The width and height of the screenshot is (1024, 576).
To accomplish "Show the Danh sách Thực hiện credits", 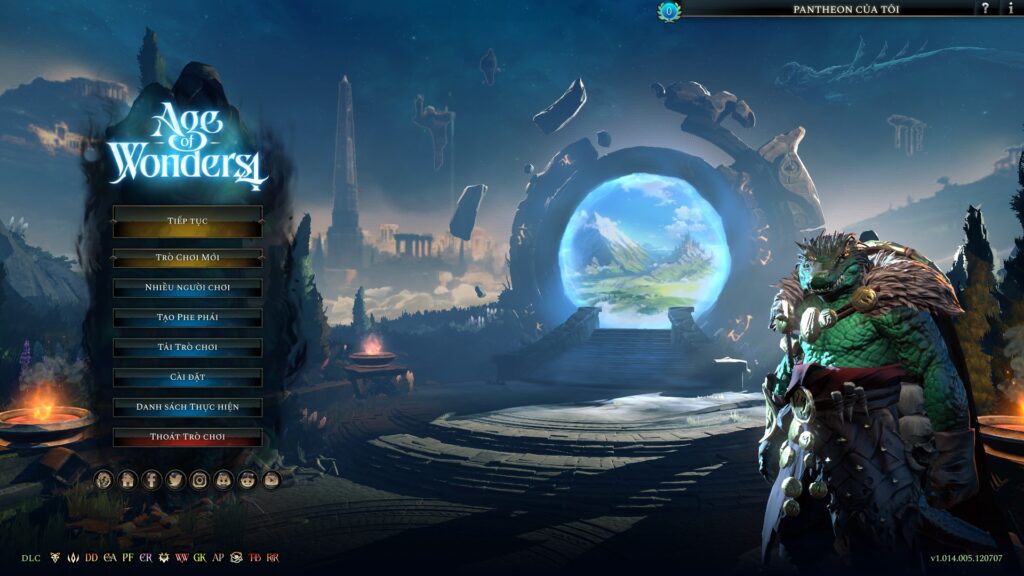I will 187,408.
